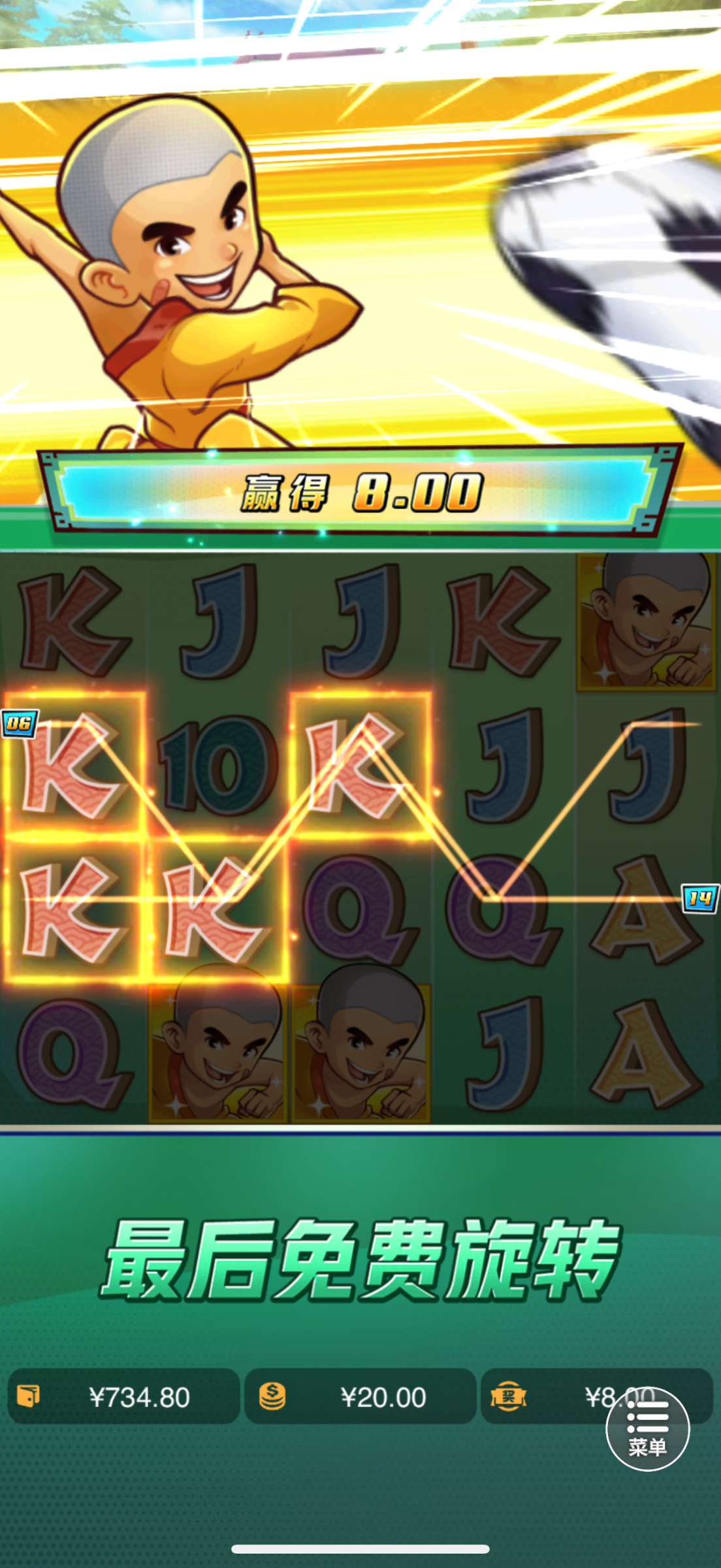Open the 菜单 menu button

[x=647, y=1429]
